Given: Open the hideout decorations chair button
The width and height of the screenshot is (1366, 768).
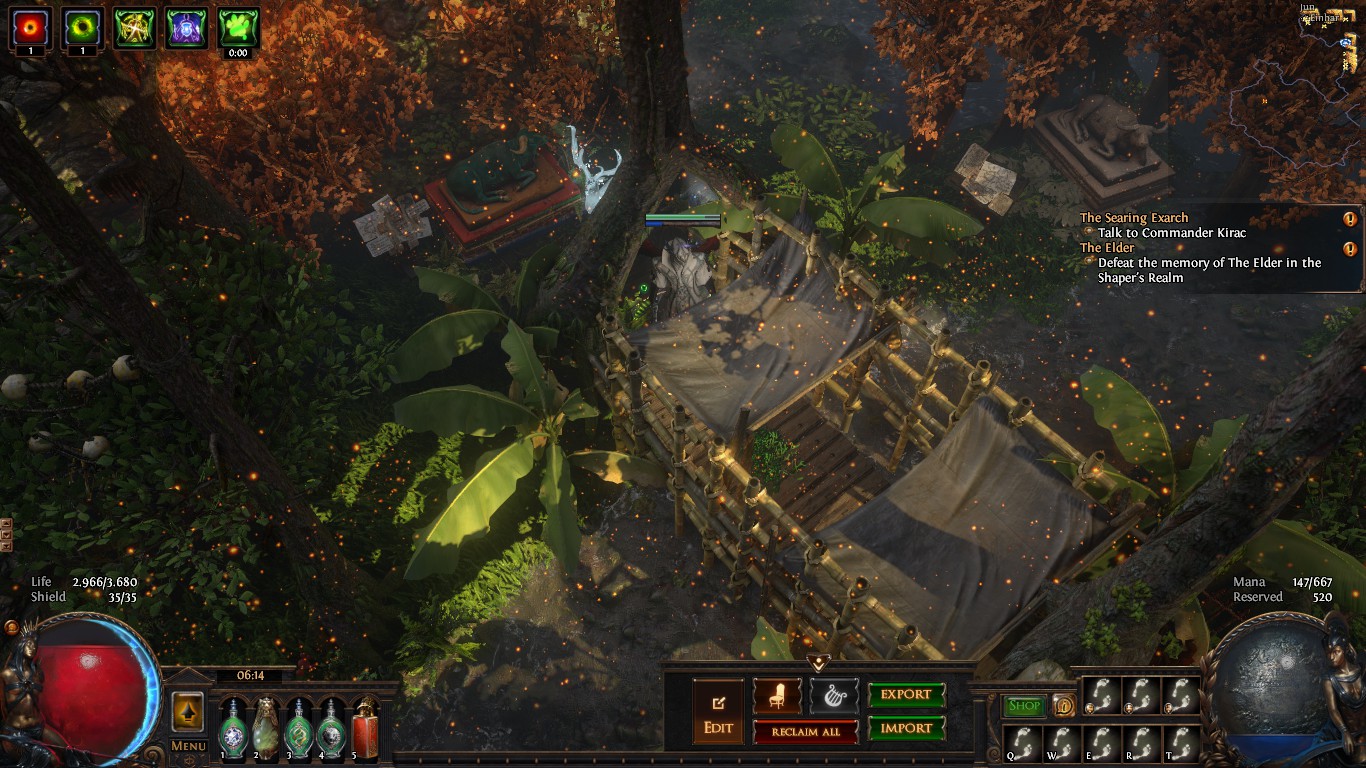Looking at the screenshot, I should point(777,696).
